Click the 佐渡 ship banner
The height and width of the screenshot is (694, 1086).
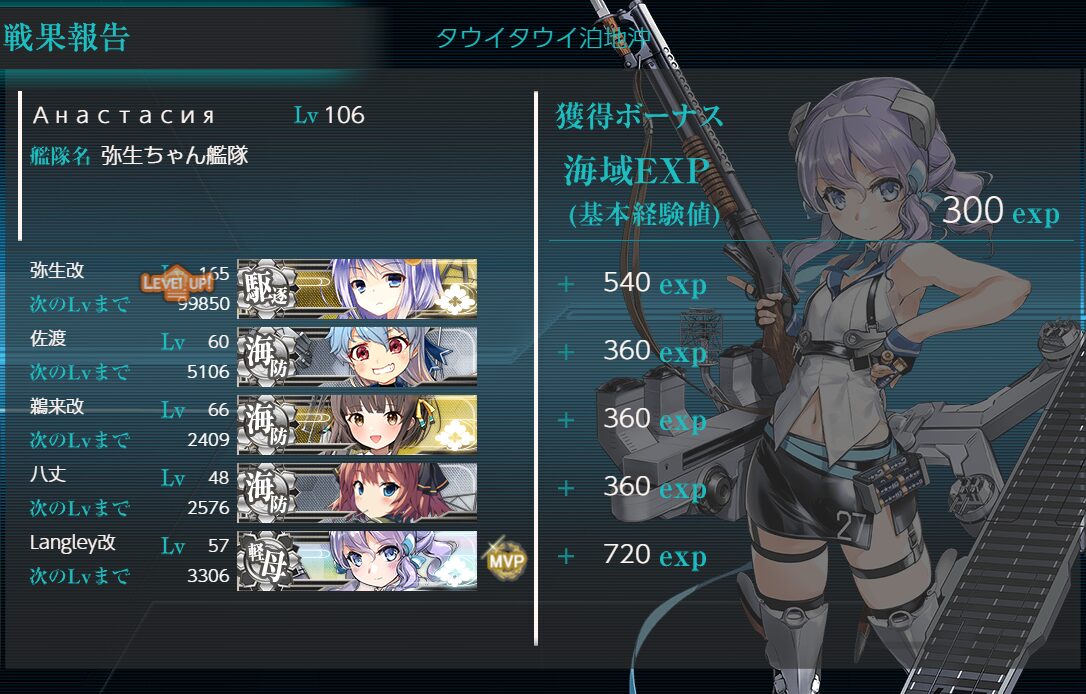pyautogui.click(x=357, y=356)
